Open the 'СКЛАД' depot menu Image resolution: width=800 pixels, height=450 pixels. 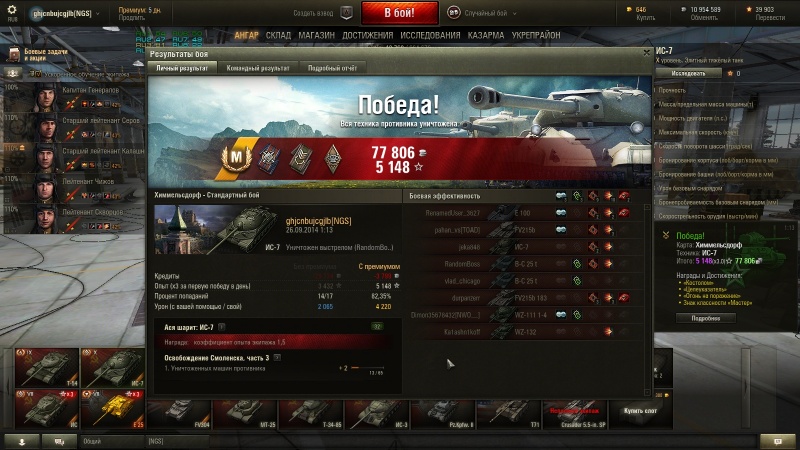click(x=278, y=35)
